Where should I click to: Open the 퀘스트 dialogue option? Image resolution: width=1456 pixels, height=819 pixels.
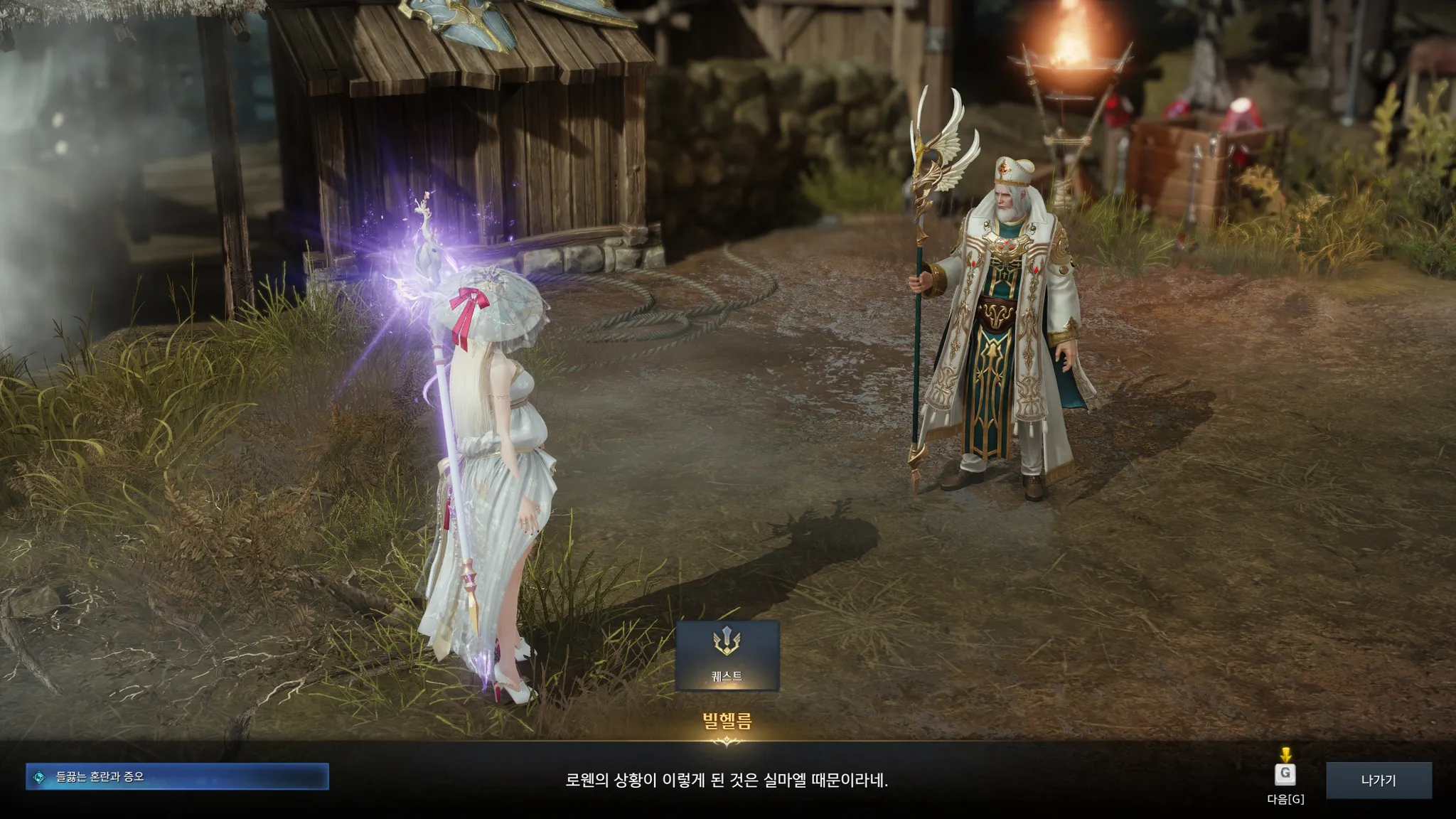[727, 655]
